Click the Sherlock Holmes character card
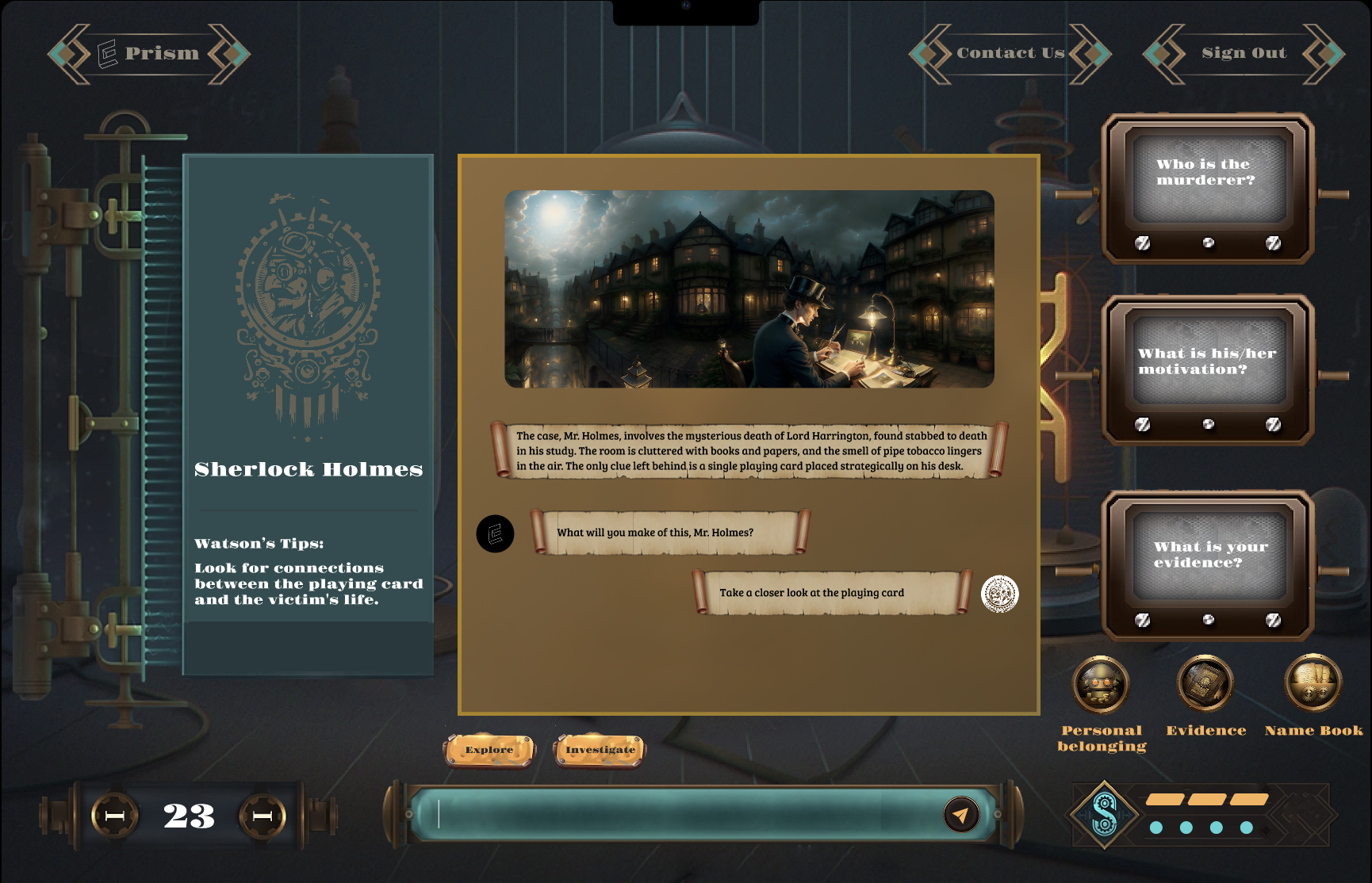The width and height of the screenshot is (1372, 883). coord(308,414)
